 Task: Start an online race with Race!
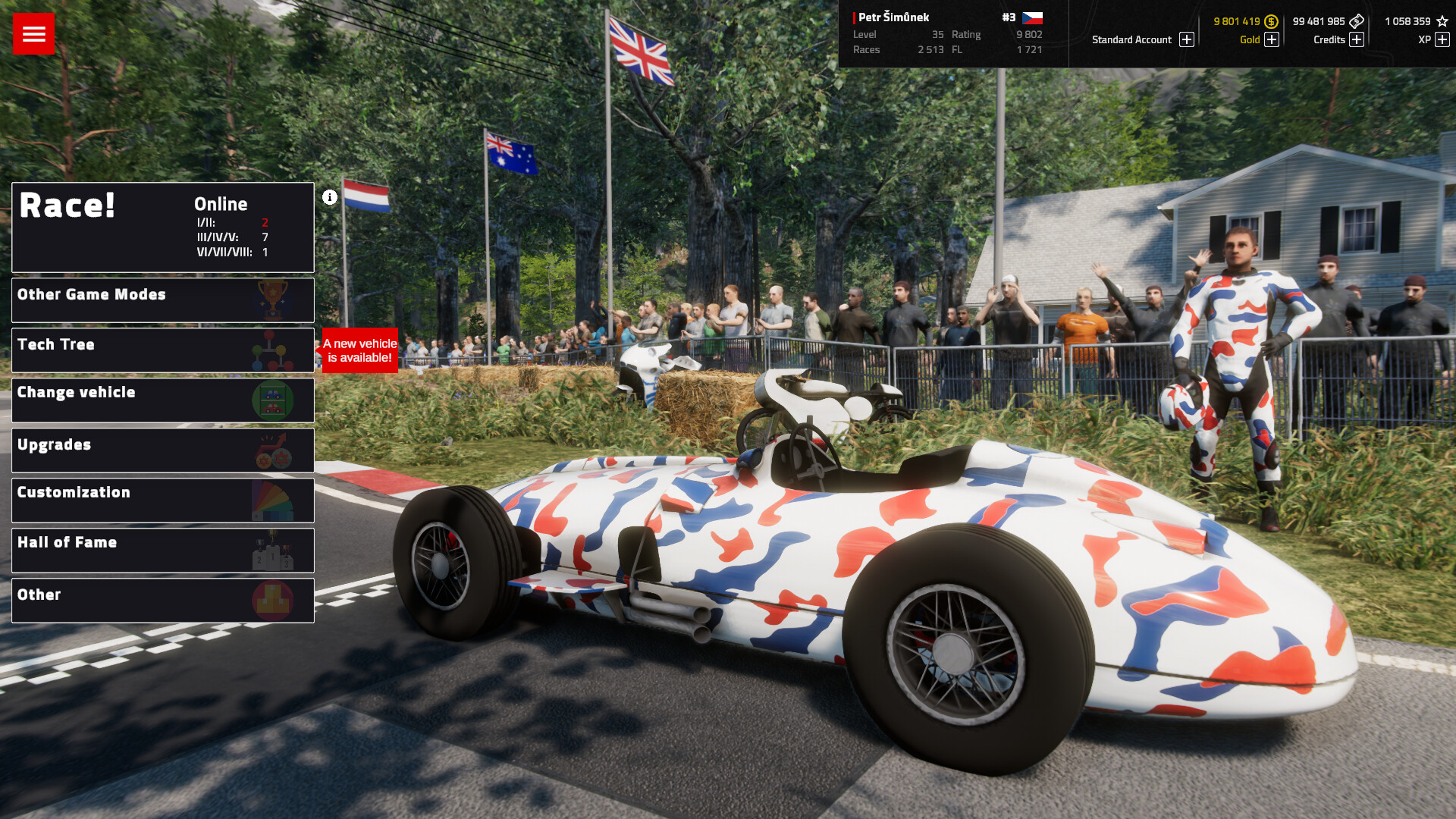[162, 227]
